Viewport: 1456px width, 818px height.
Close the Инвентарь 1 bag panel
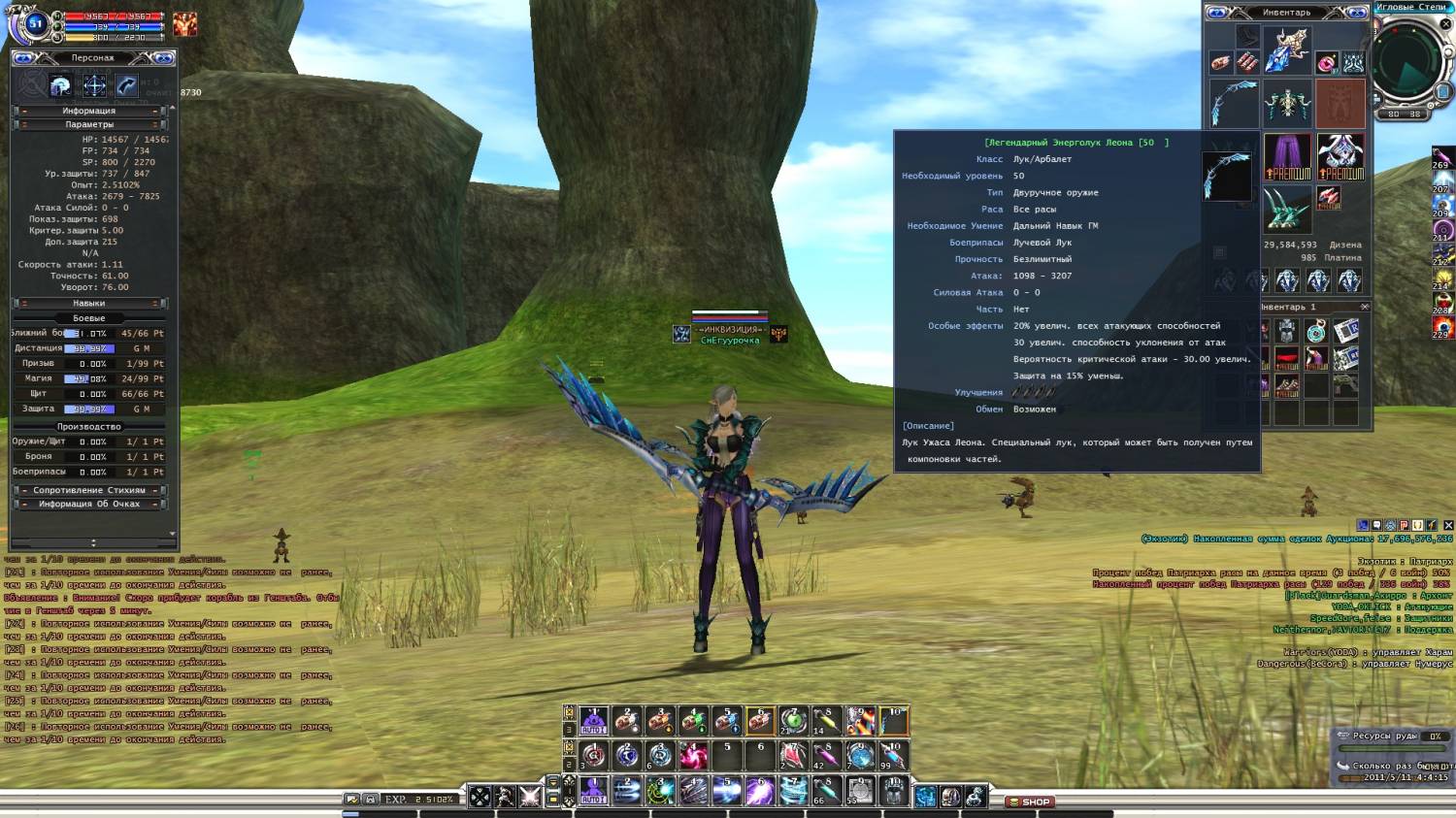pos(1364,307)
